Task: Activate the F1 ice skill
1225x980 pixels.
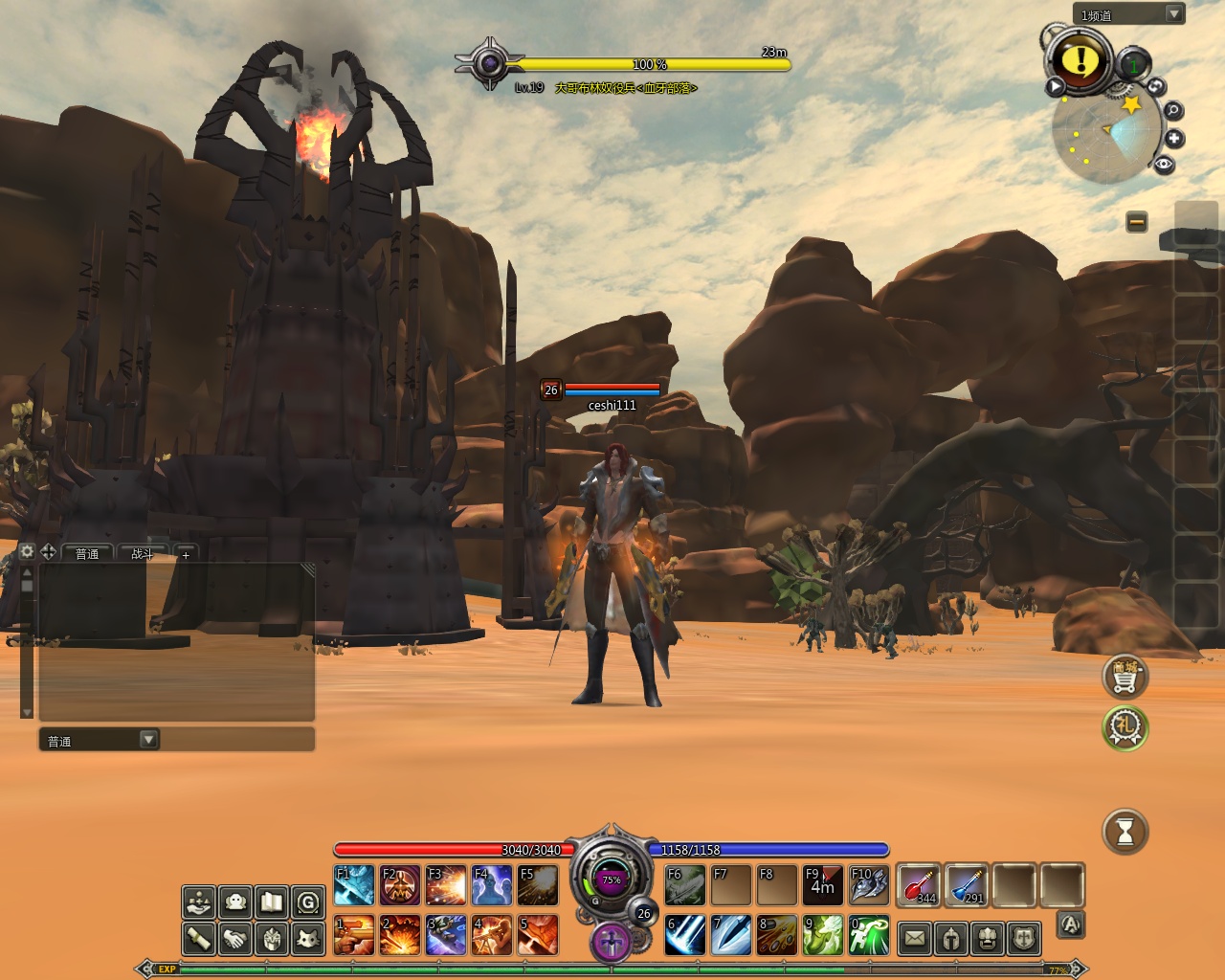Action: [354, 885]
